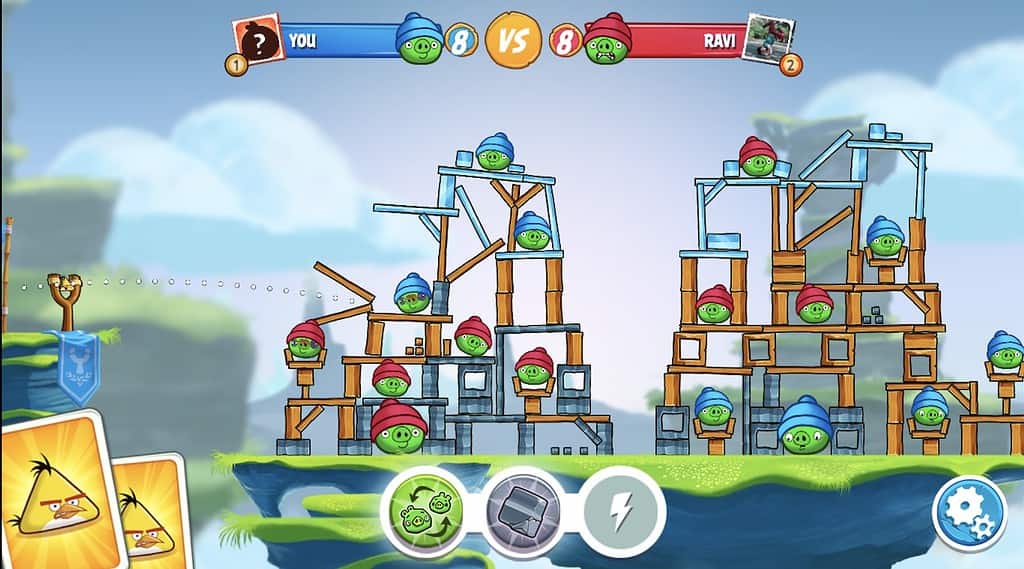Image resolution: width=1024 pixels, height=569 pixels.
Task: View opponent Ravi's profile picture
Action: 771,40
